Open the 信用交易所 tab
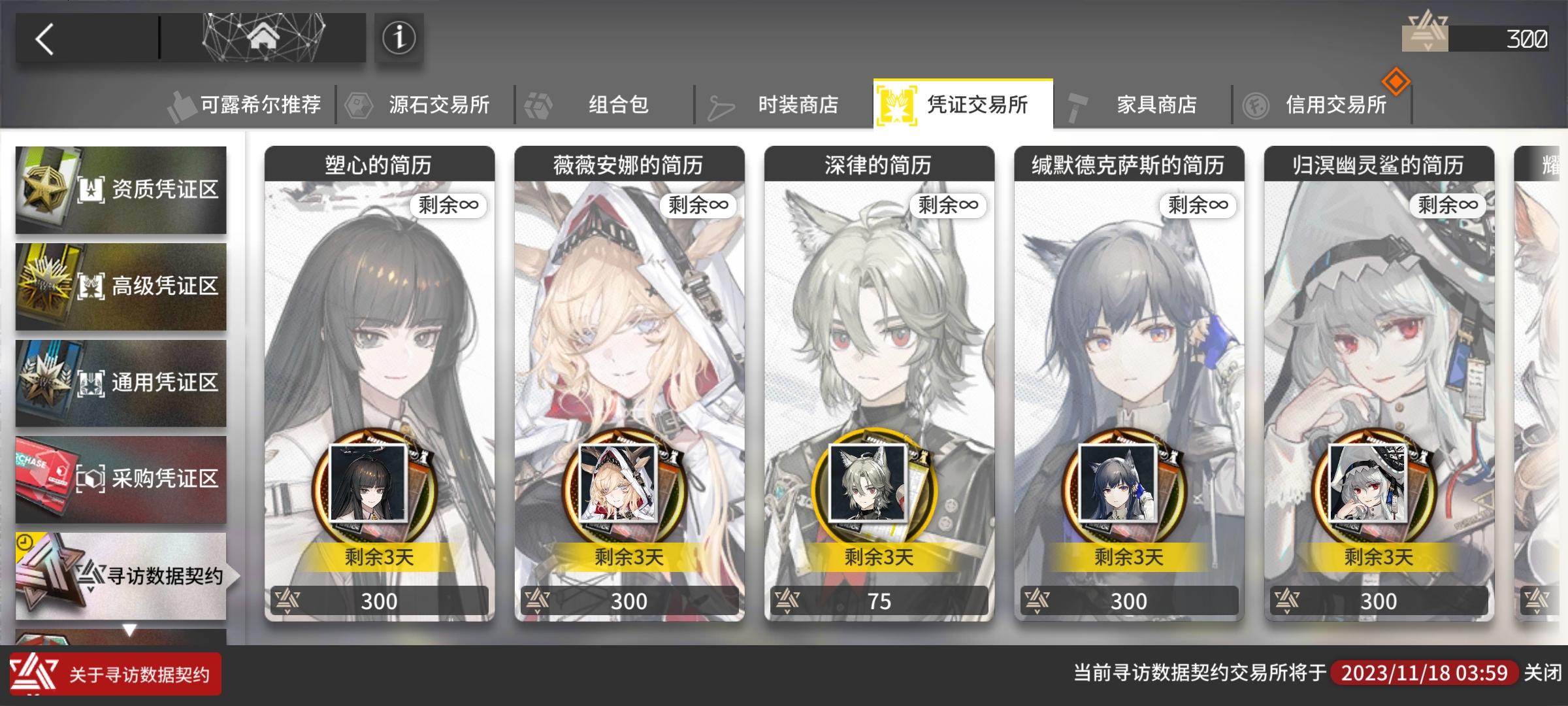 (x=1336, y=105)
